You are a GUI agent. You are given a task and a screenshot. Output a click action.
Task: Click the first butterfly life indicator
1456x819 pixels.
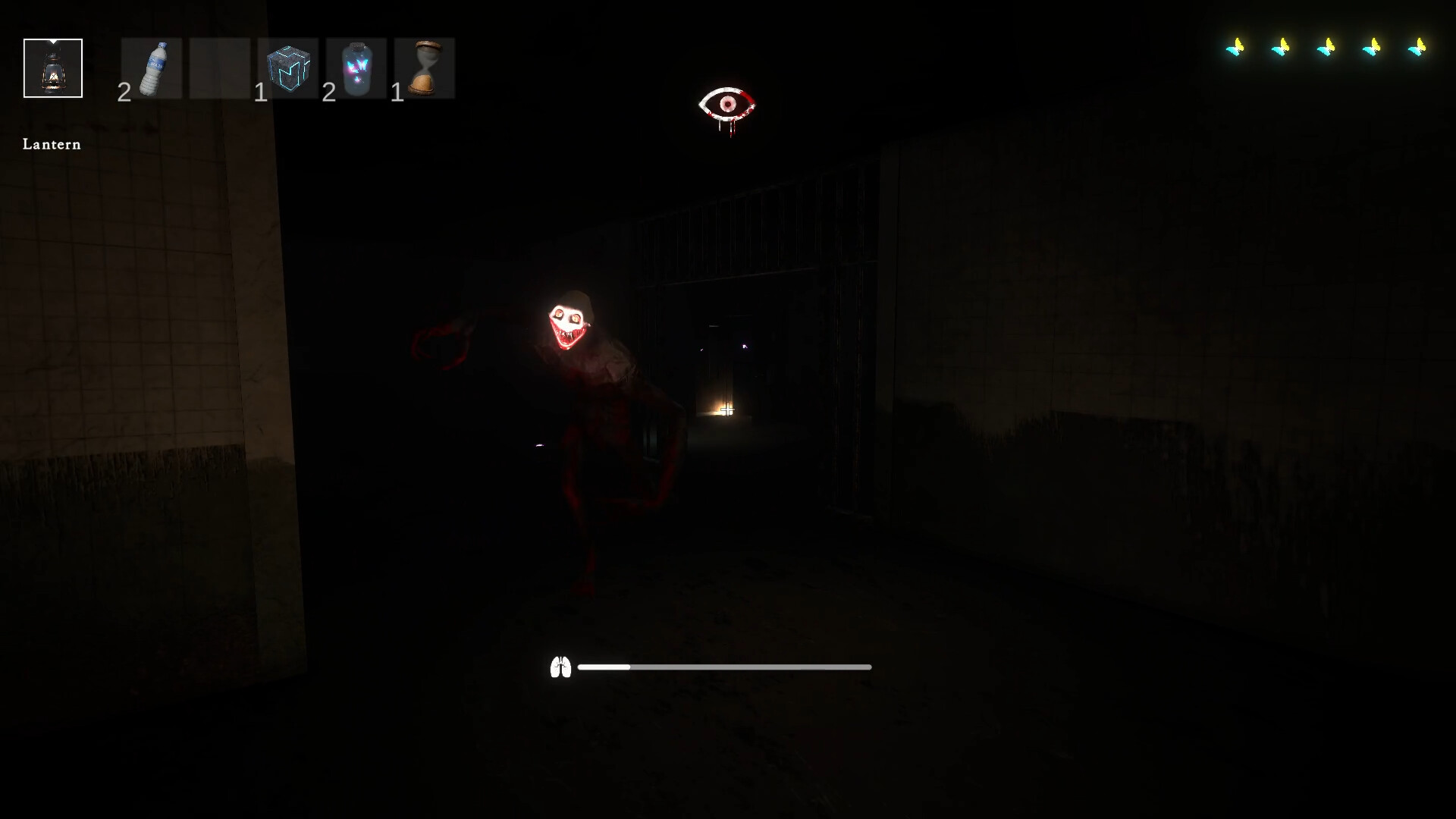[x=1236, y=47]
